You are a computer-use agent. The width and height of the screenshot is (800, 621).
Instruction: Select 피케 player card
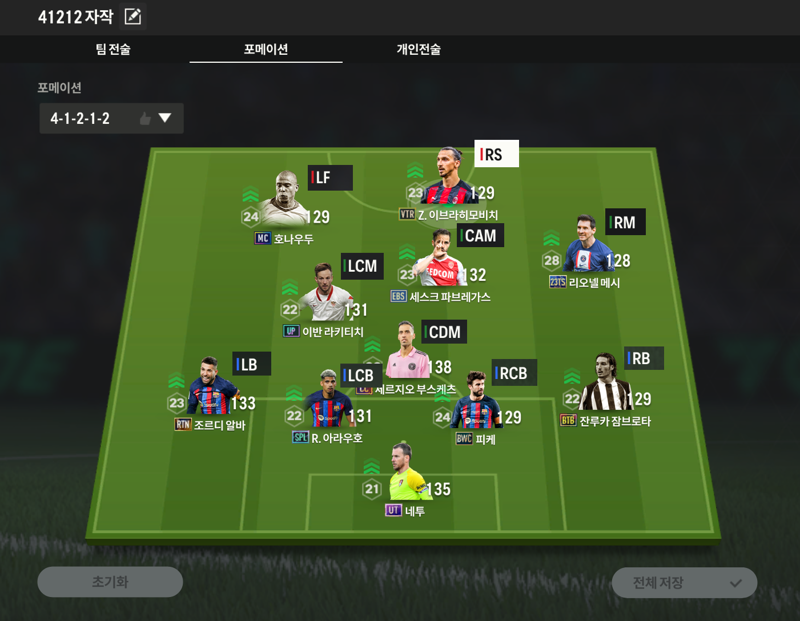[x=477, y=404]
